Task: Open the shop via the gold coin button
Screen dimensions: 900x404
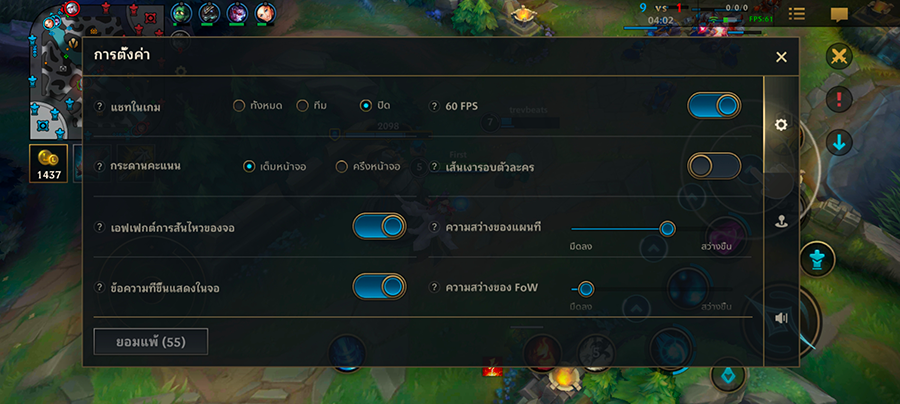Action: tap(48, 164)
